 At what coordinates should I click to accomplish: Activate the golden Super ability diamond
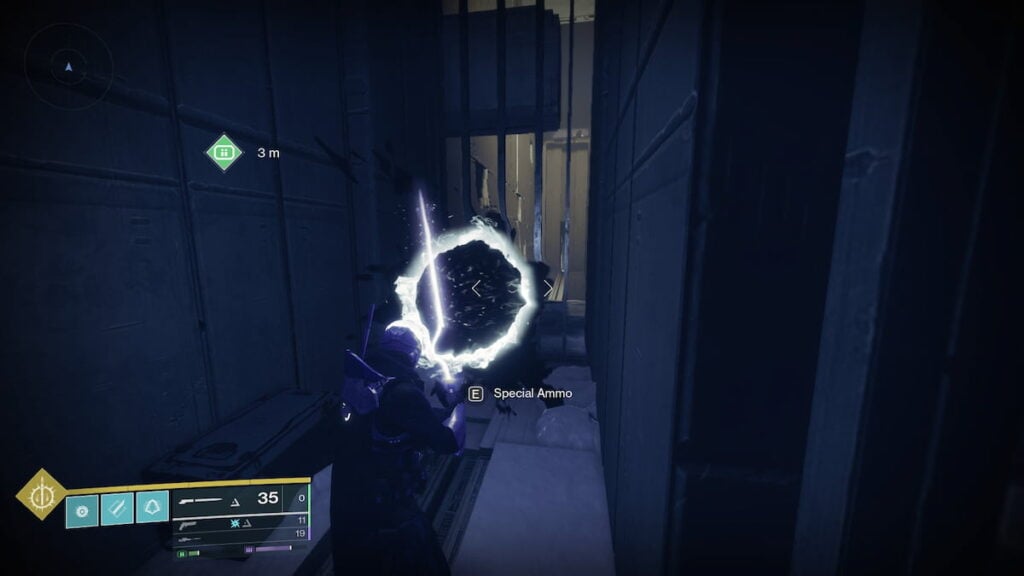coord(42,494)
